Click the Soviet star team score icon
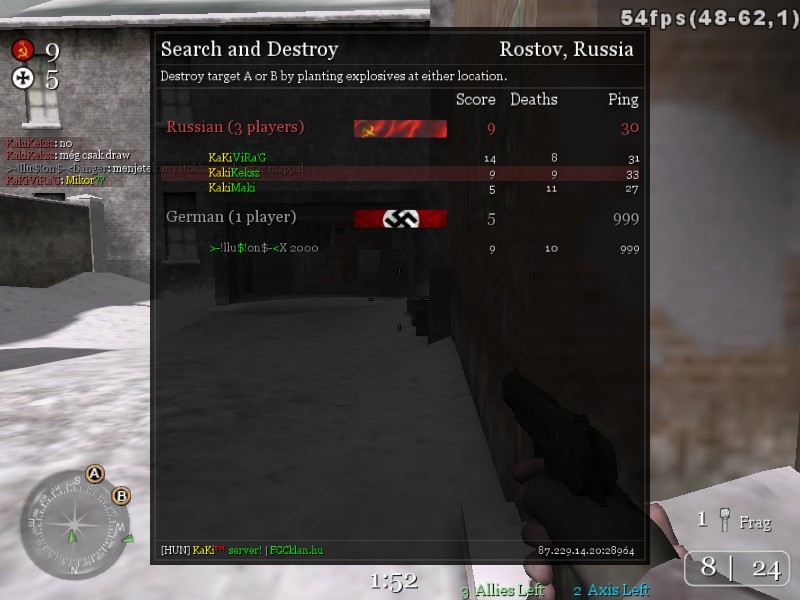The image size is (800, 600). click(23, 50)
